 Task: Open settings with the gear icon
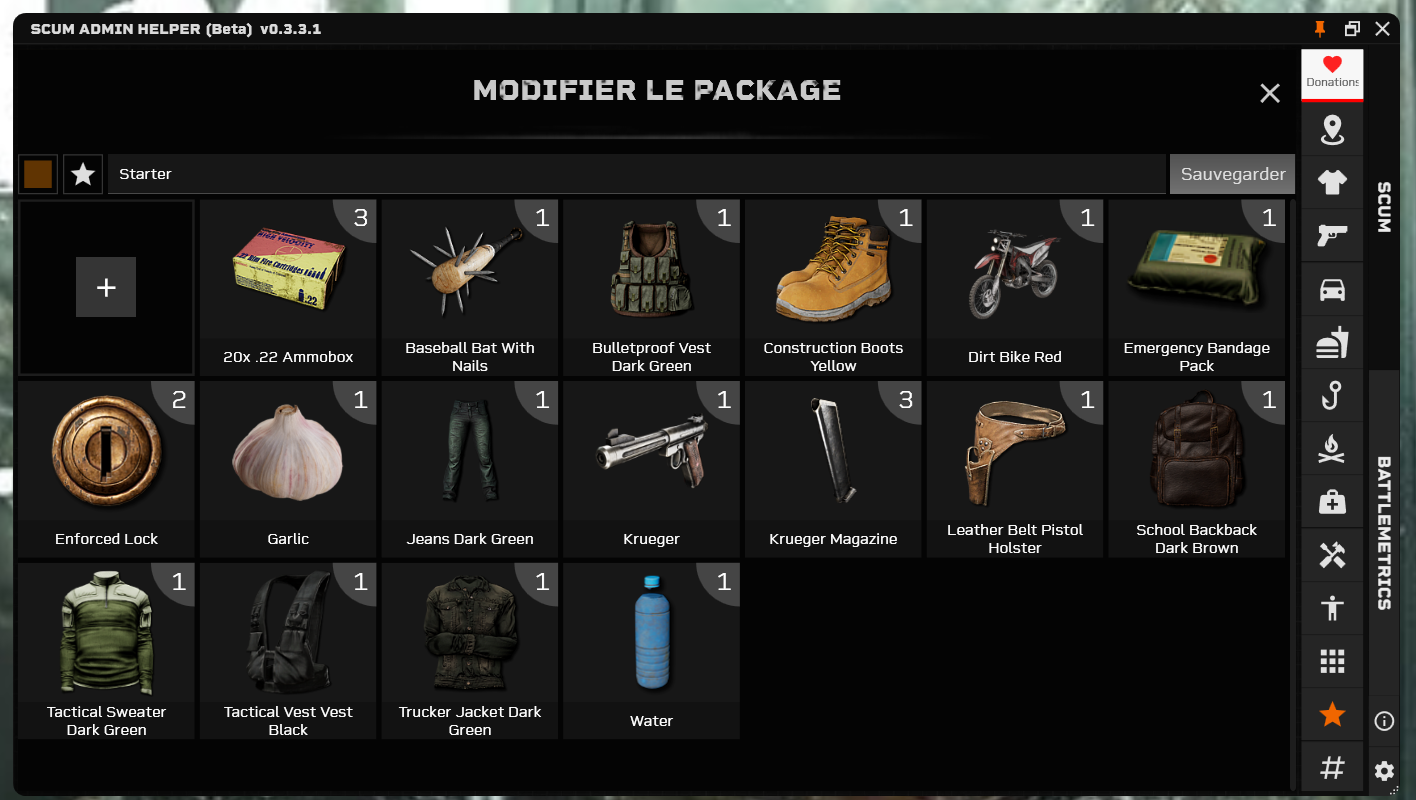click(1384, 771)
